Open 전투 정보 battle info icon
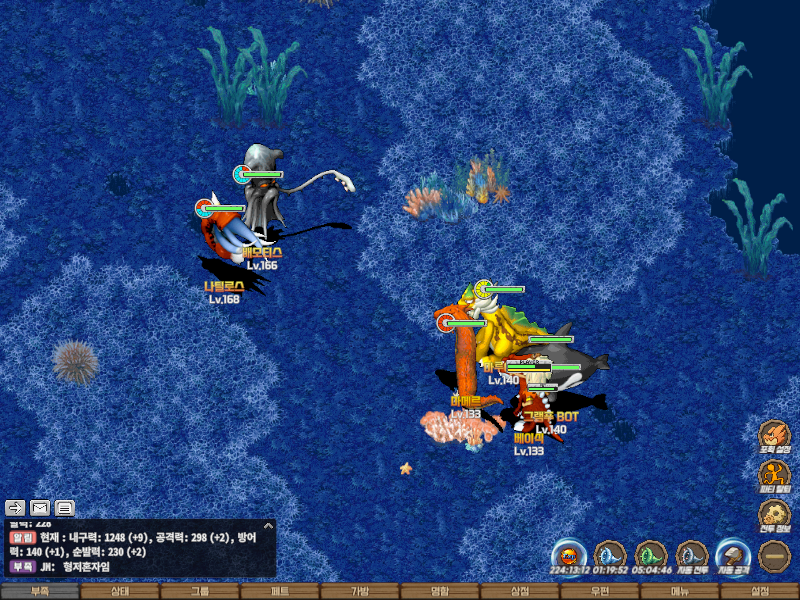The height and width of the screenshot is (600, 800). pos(774,514)
